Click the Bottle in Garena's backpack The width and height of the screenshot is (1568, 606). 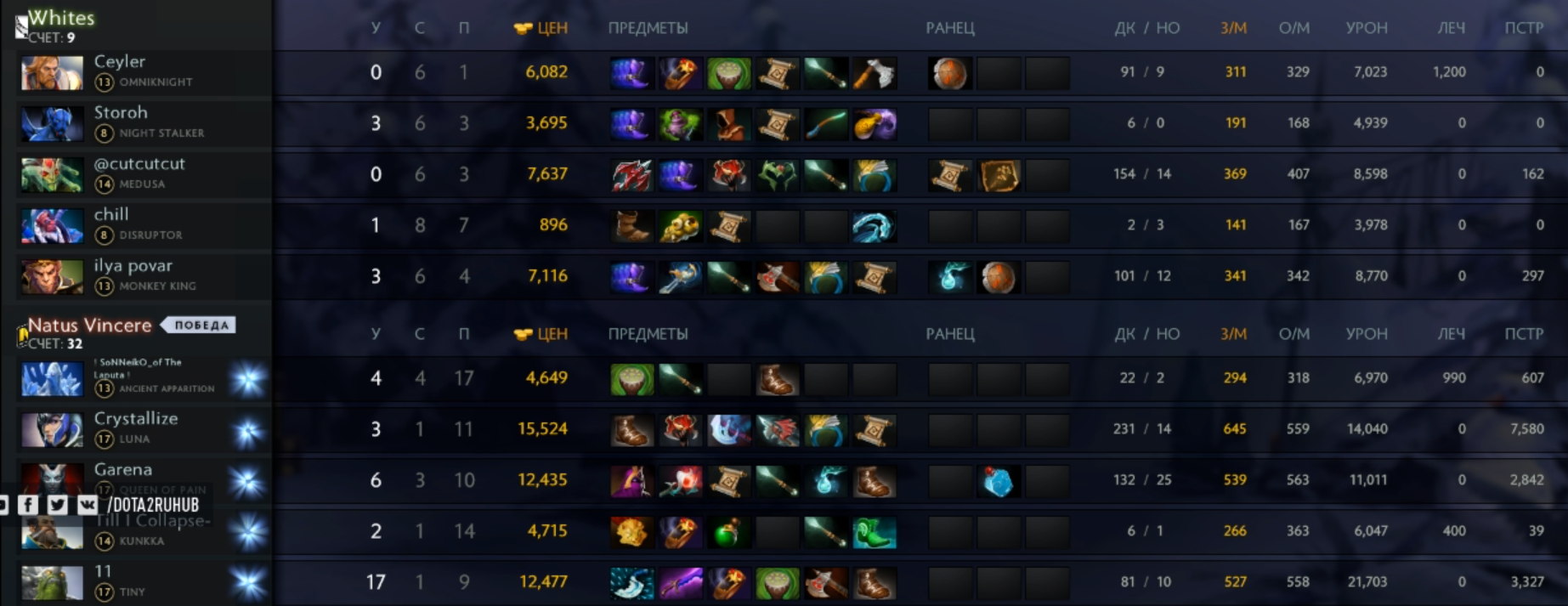point(999,482)
